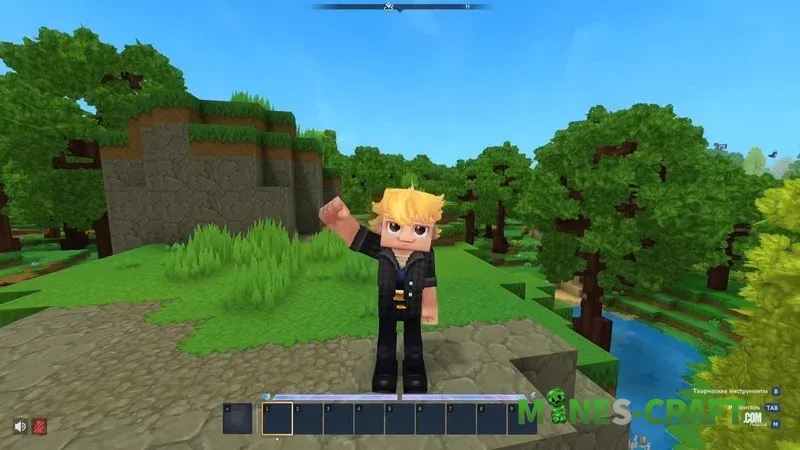Select the highlighted hotbar slot 1
800x450 pixels.
pyautogui.click(x=277, y=418)
